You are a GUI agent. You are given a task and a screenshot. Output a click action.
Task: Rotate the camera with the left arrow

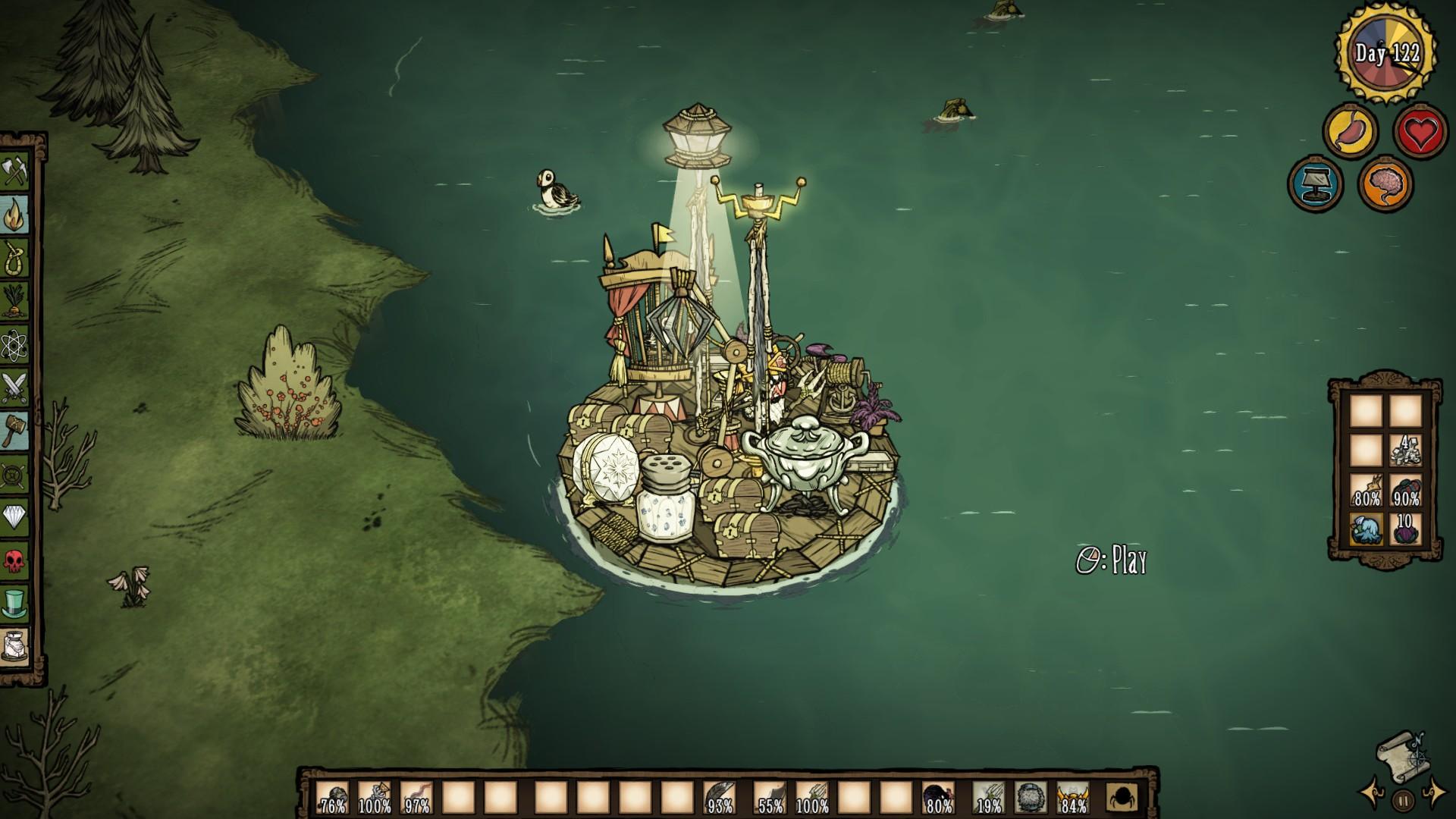pyautogui.click(x=1373, y=792)
